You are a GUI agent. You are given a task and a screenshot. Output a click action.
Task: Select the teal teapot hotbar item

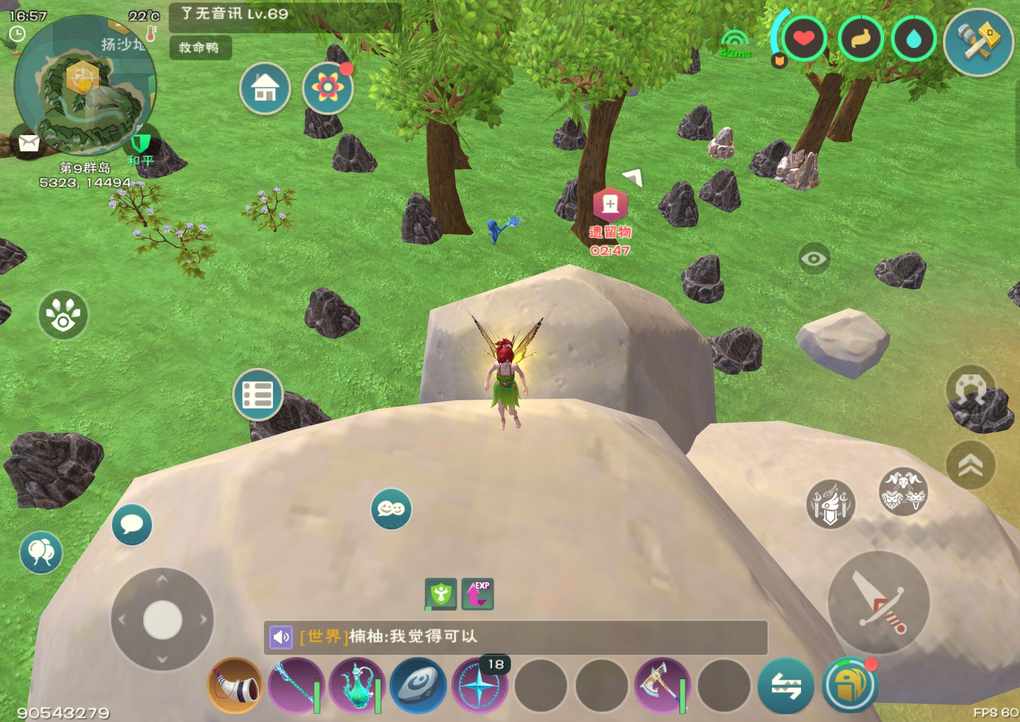coord(357,685)
